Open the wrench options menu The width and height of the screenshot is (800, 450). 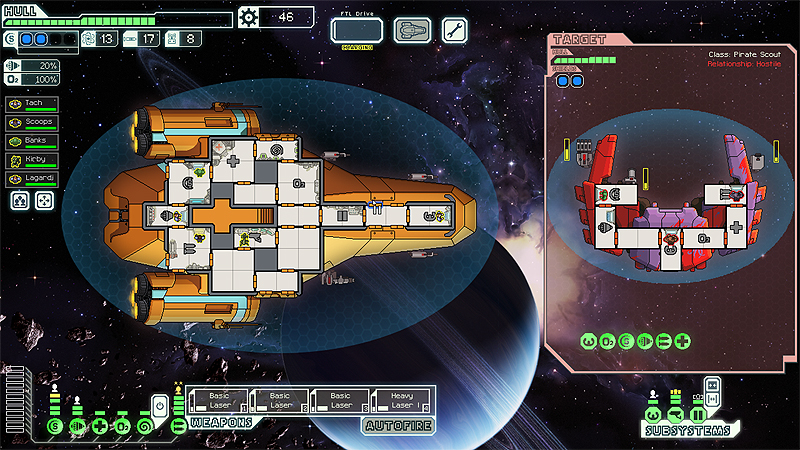coord(454,30)
